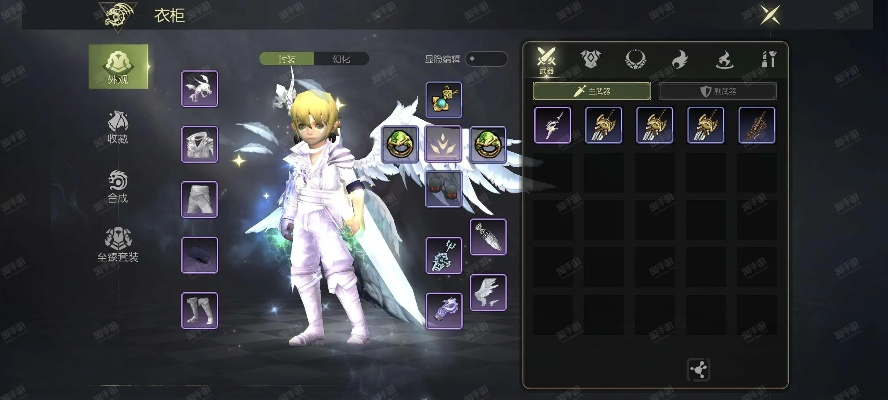888x400 pixels.
Task: Select the white boots equipment slot
Action: (x=200, y=309)
